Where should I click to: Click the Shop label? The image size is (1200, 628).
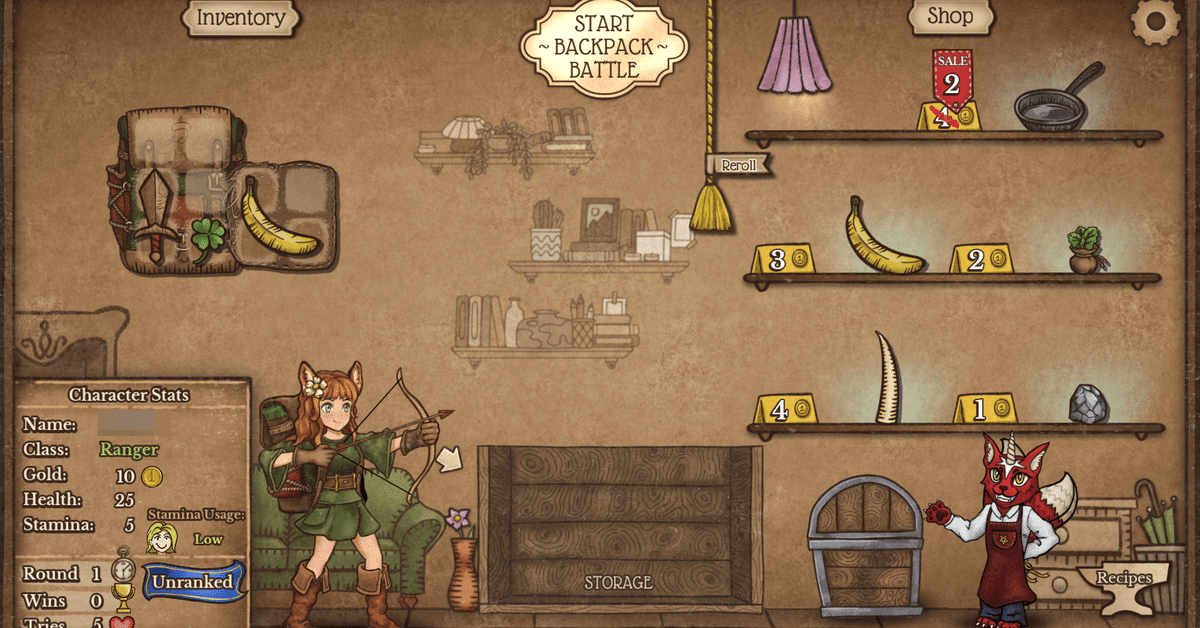[950, 16]
